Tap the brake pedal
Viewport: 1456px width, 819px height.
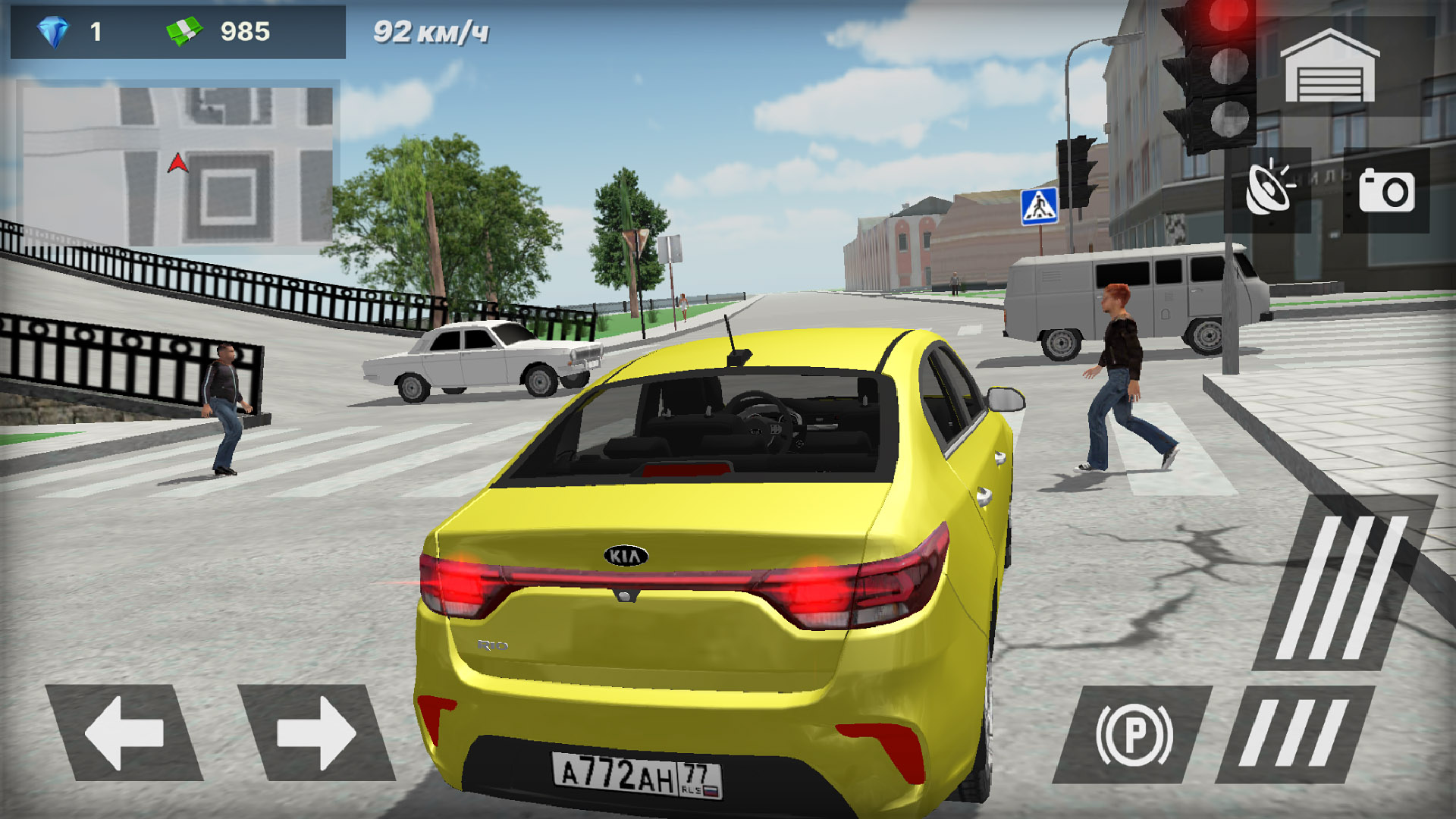point(1294,733)
